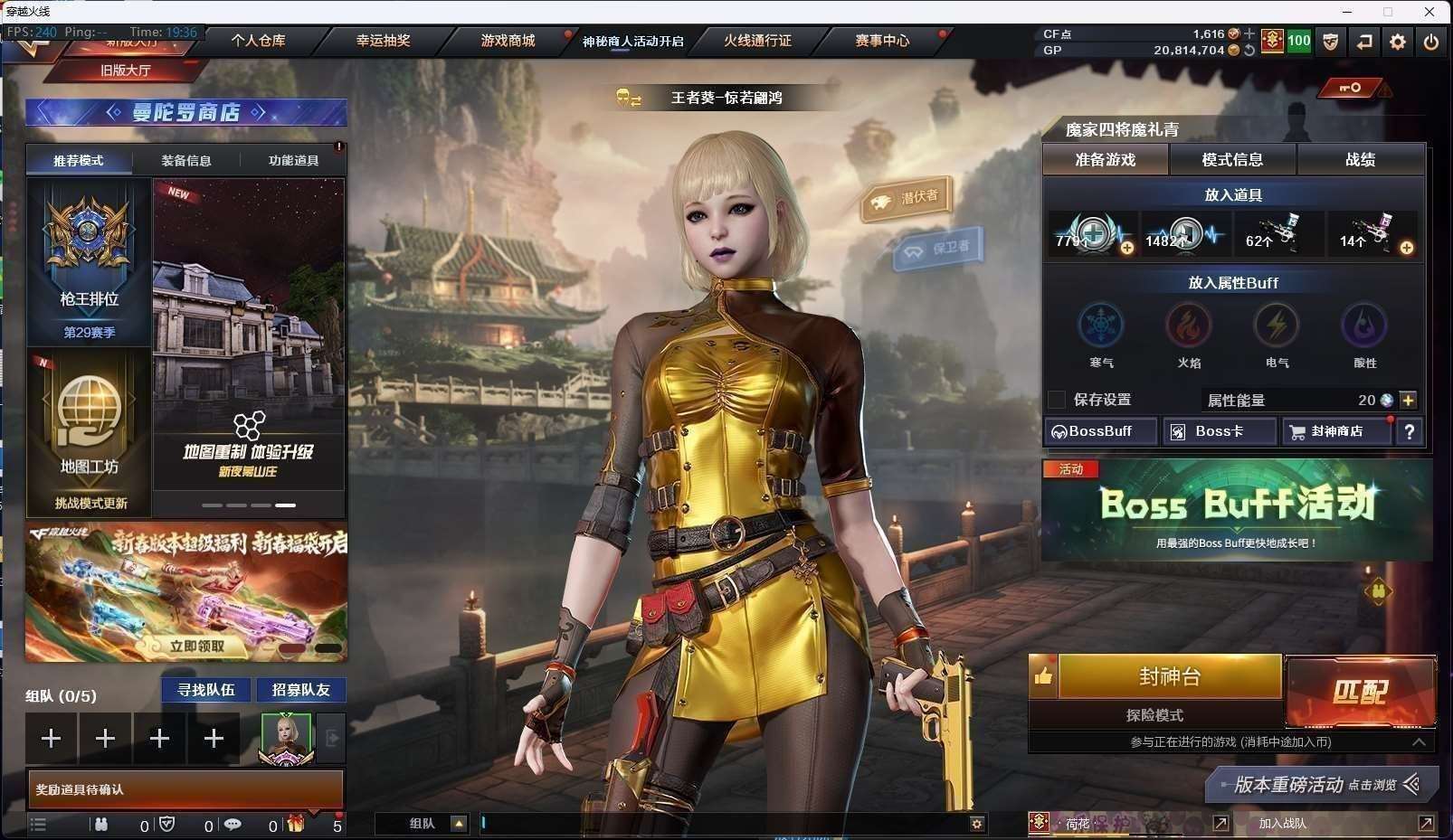Switch to the 装备信息 tab

pos(186,161)
